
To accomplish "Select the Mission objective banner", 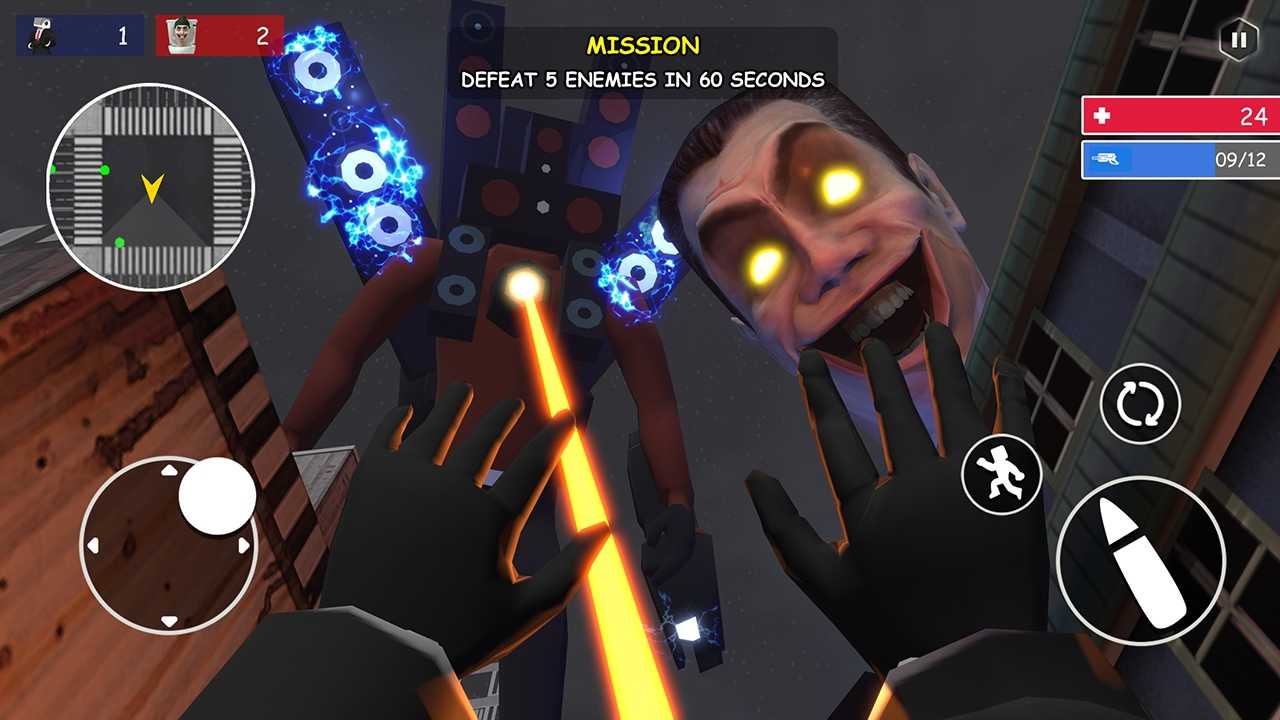I will point(642,62).
